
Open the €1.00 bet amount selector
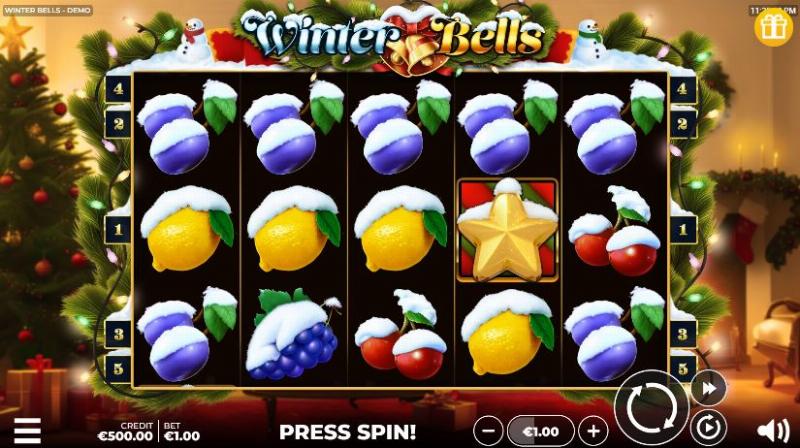coord(540,431)
